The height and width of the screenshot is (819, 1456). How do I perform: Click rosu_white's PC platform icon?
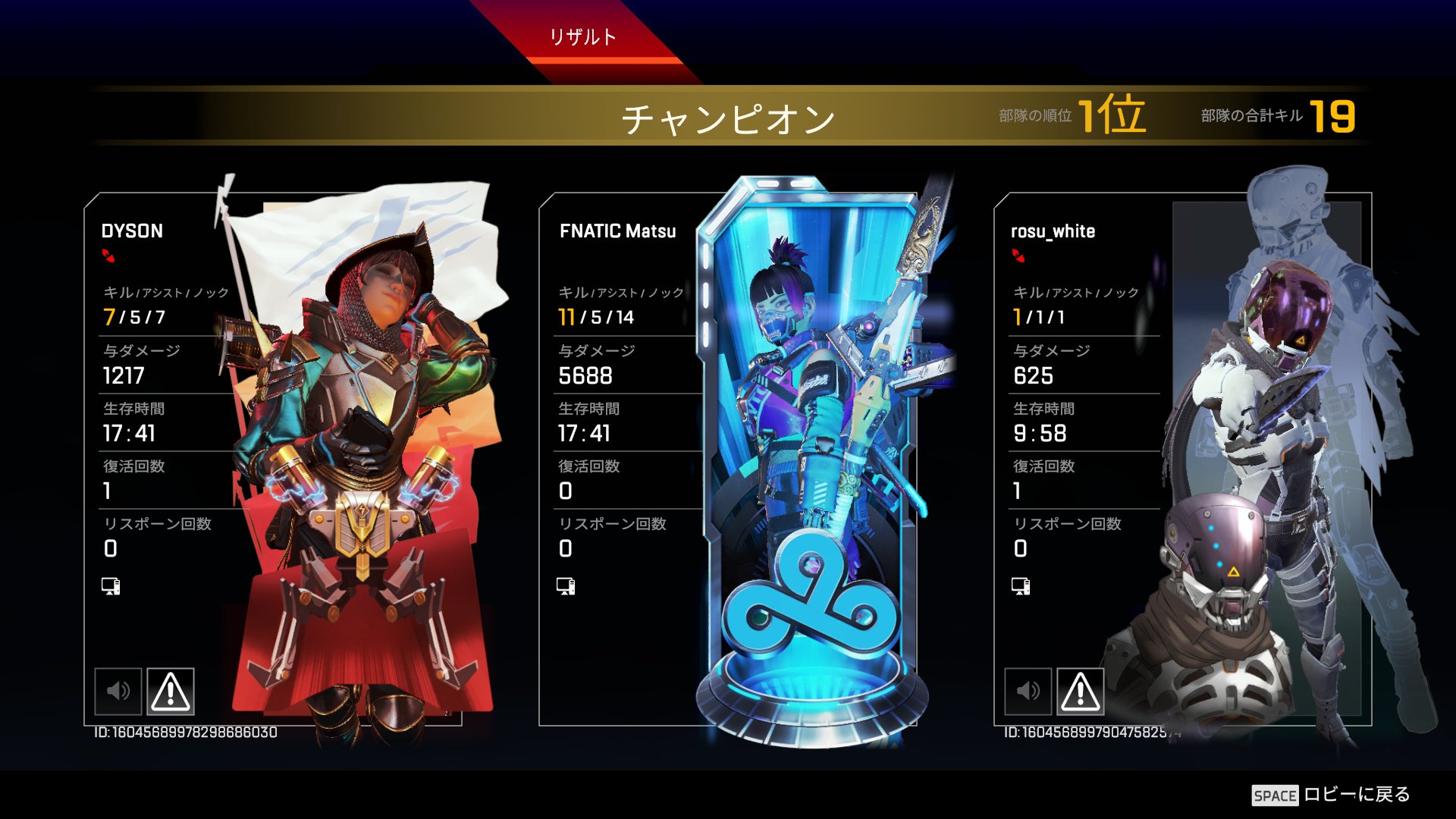1020,585
